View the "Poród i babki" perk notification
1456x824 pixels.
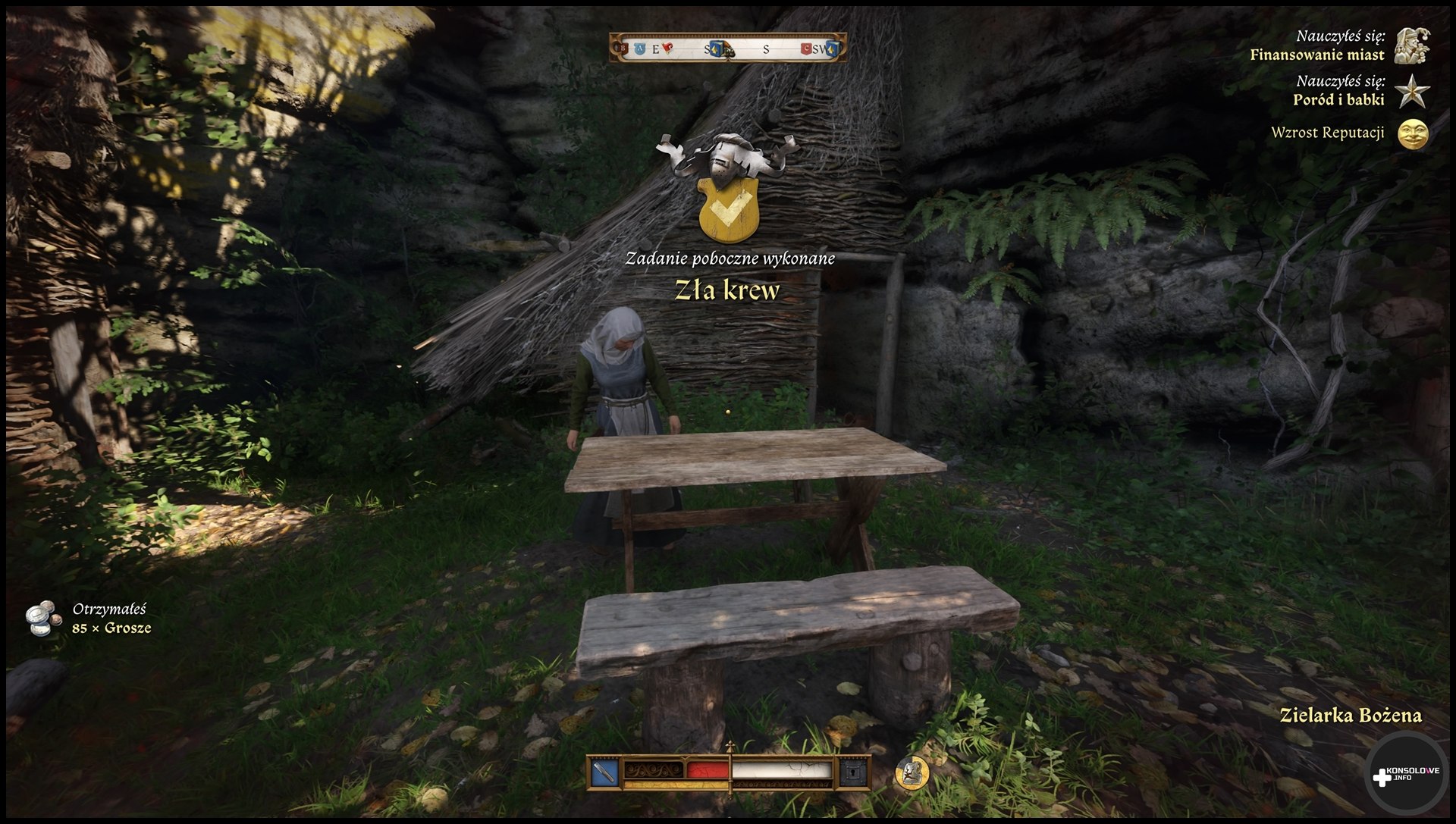click(1338, 99)
